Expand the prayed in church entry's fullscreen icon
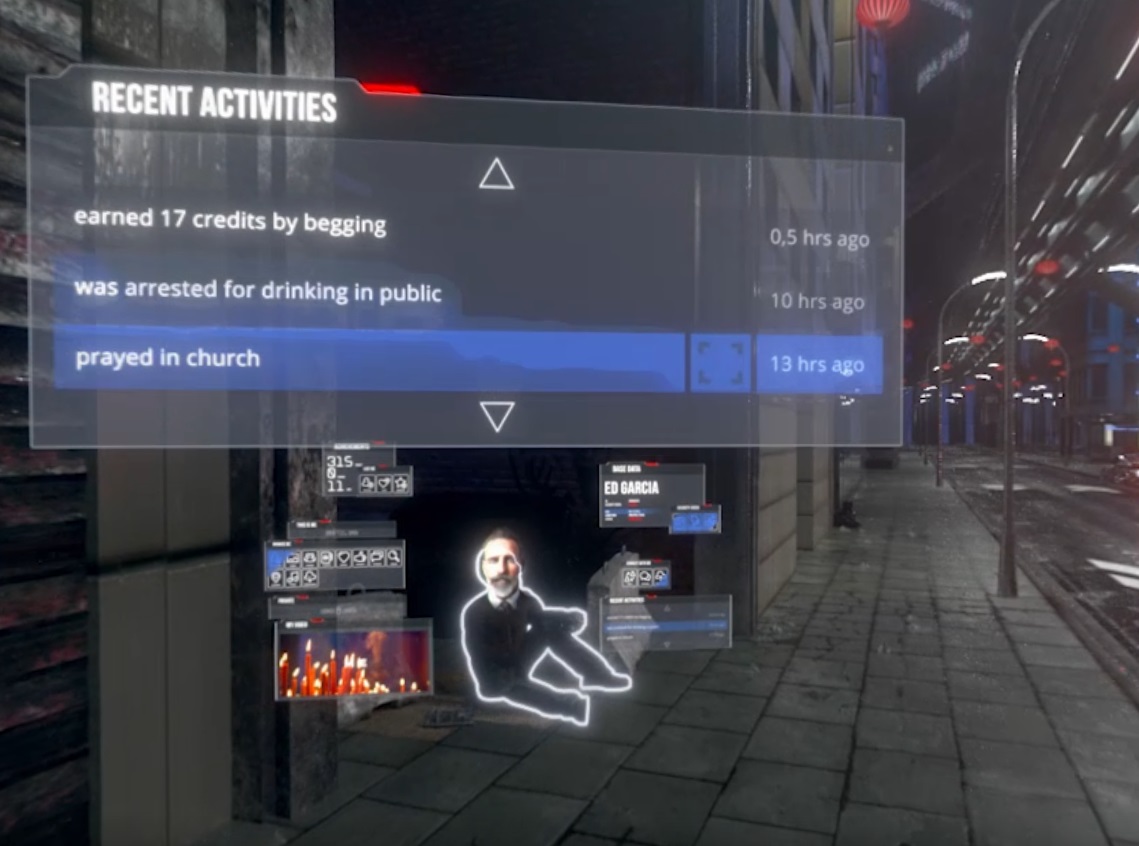This screenshot has height=846, width=1139. click(720, 362)
